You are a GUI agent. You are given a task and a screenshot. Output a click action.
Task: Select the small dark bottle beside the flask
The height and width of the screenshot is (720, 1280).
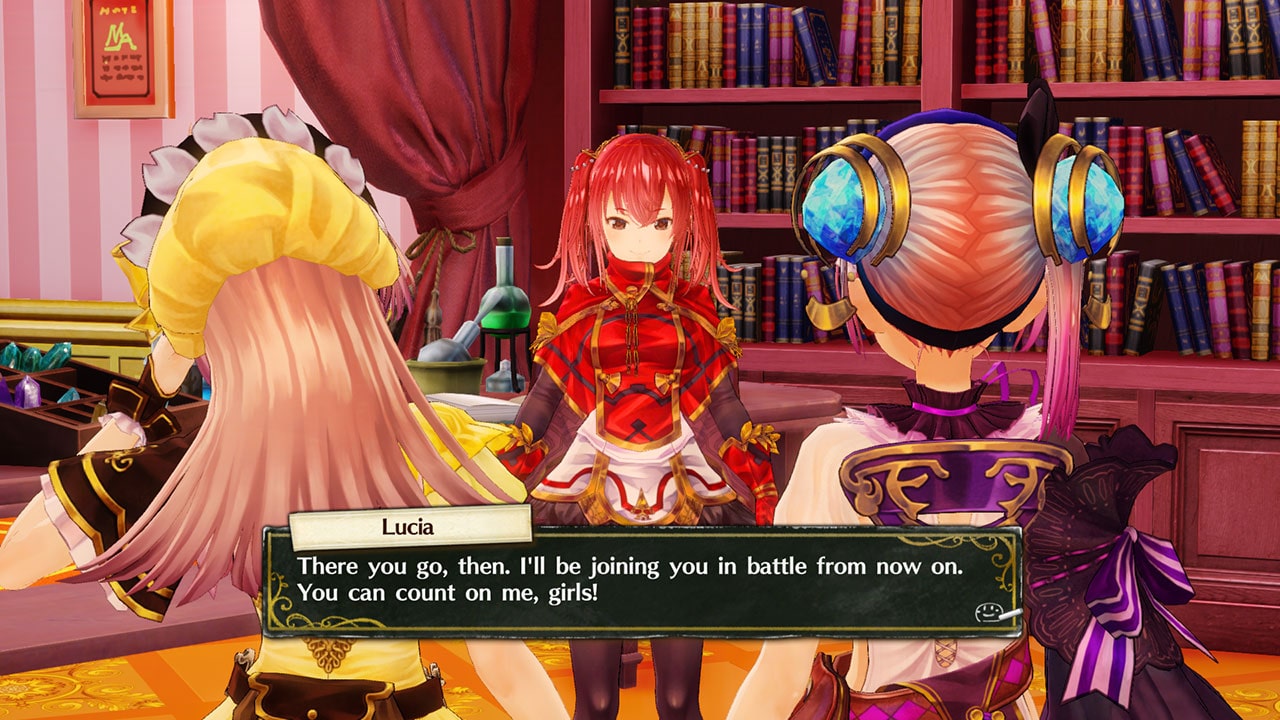503,375
